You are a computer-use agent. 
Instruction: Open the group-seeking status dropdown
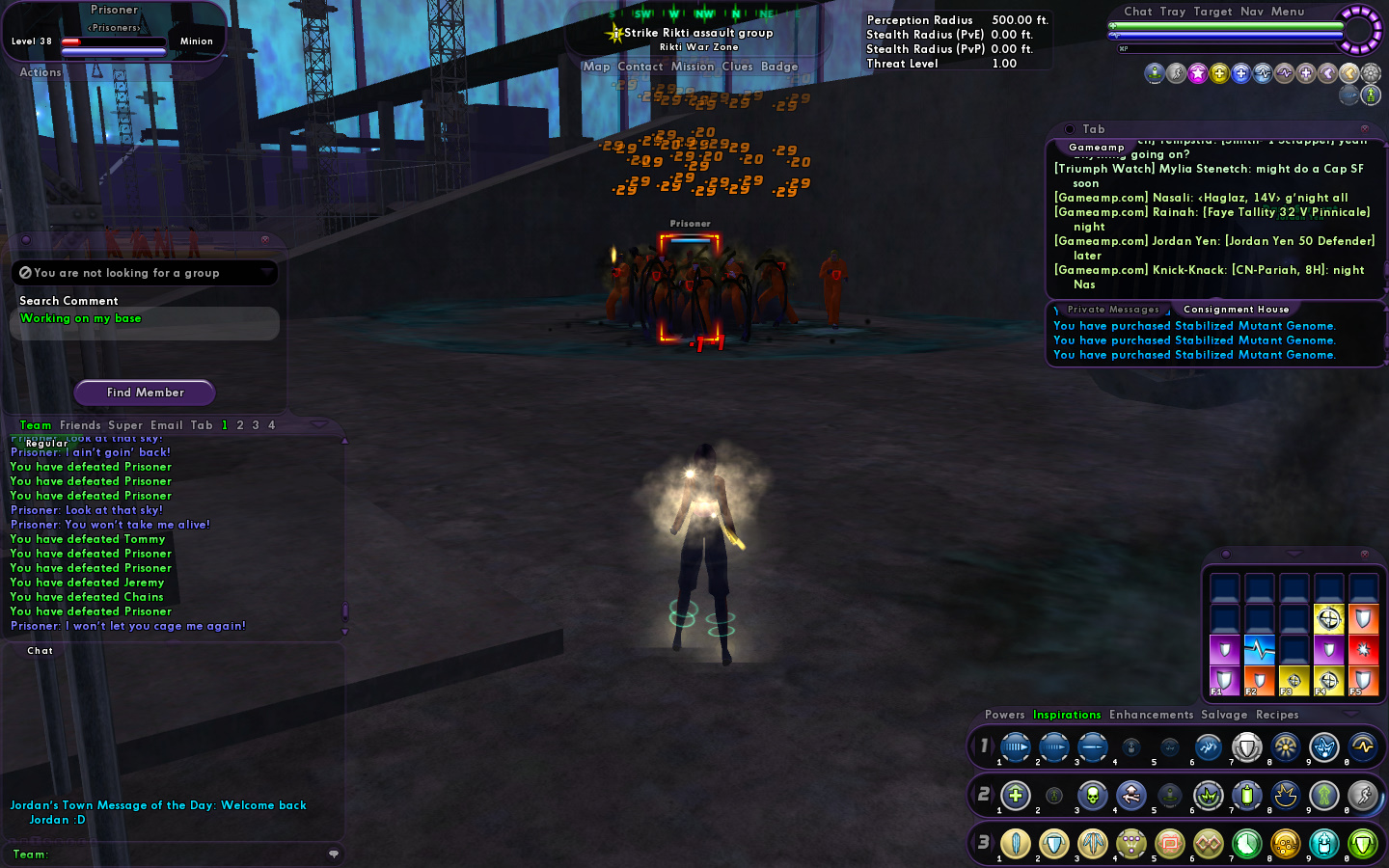(x=266, y=273)
